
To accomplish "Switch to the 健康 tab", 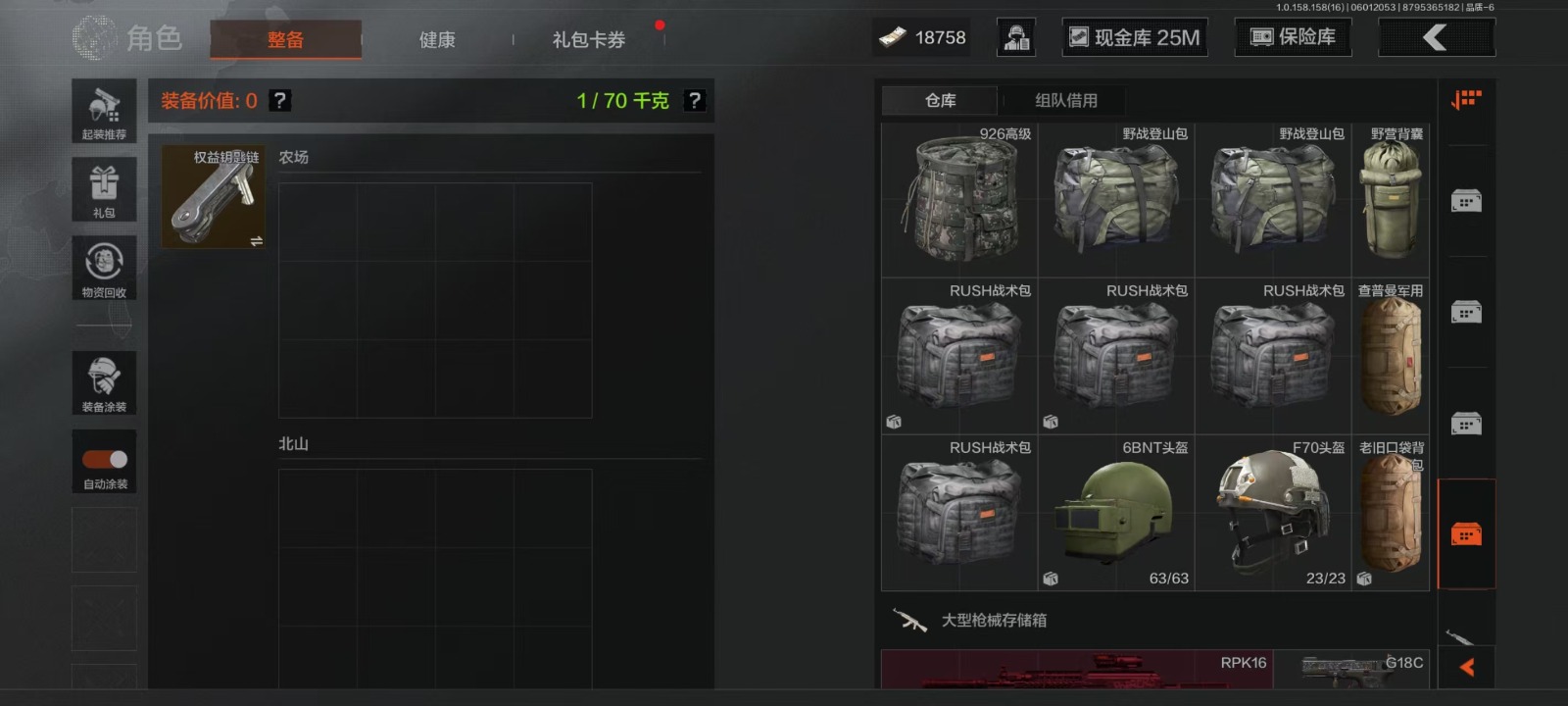I will (437, 40).
